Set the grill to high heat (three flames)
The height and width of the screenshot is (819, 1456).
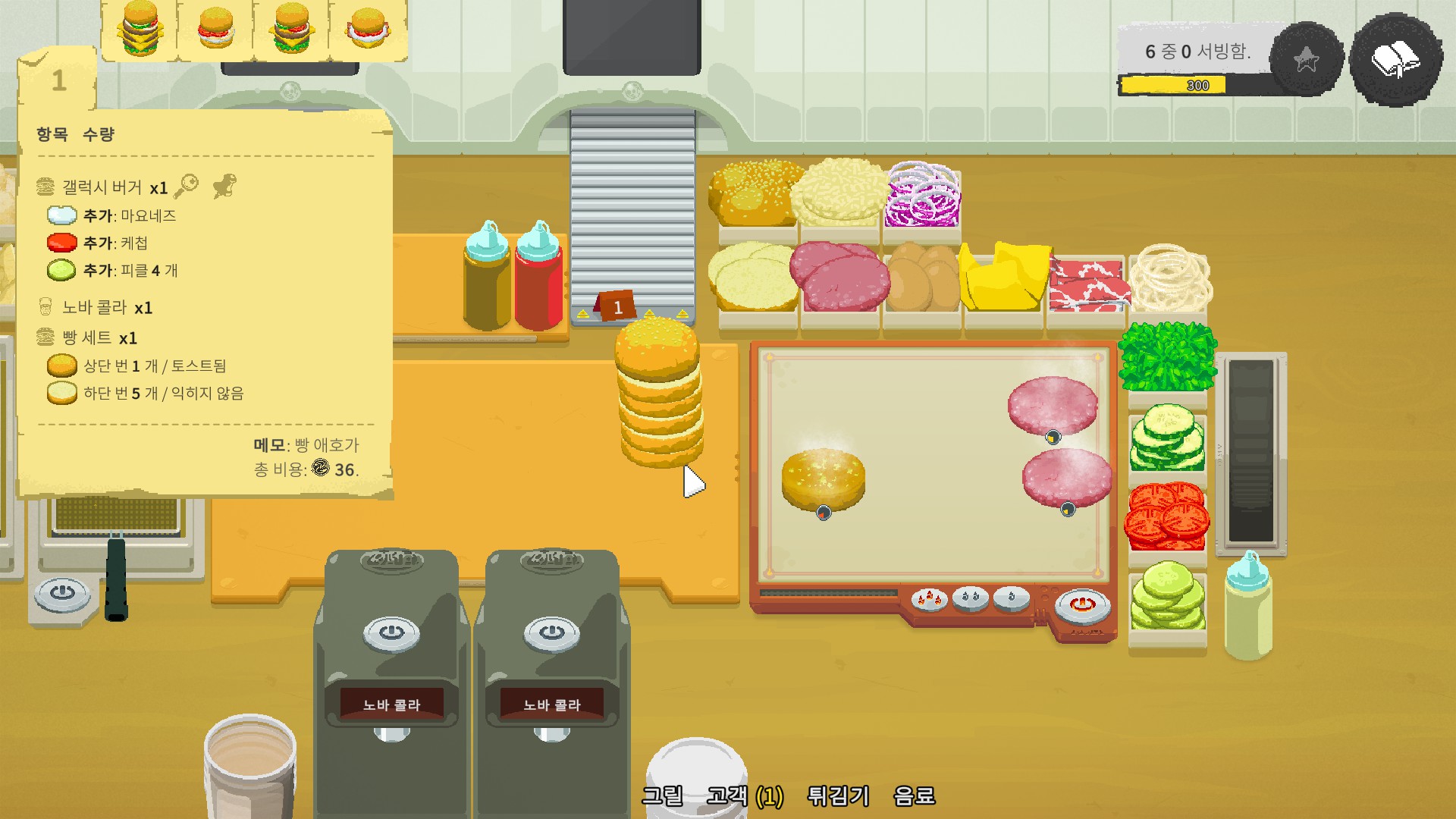[x=929, y=598]
